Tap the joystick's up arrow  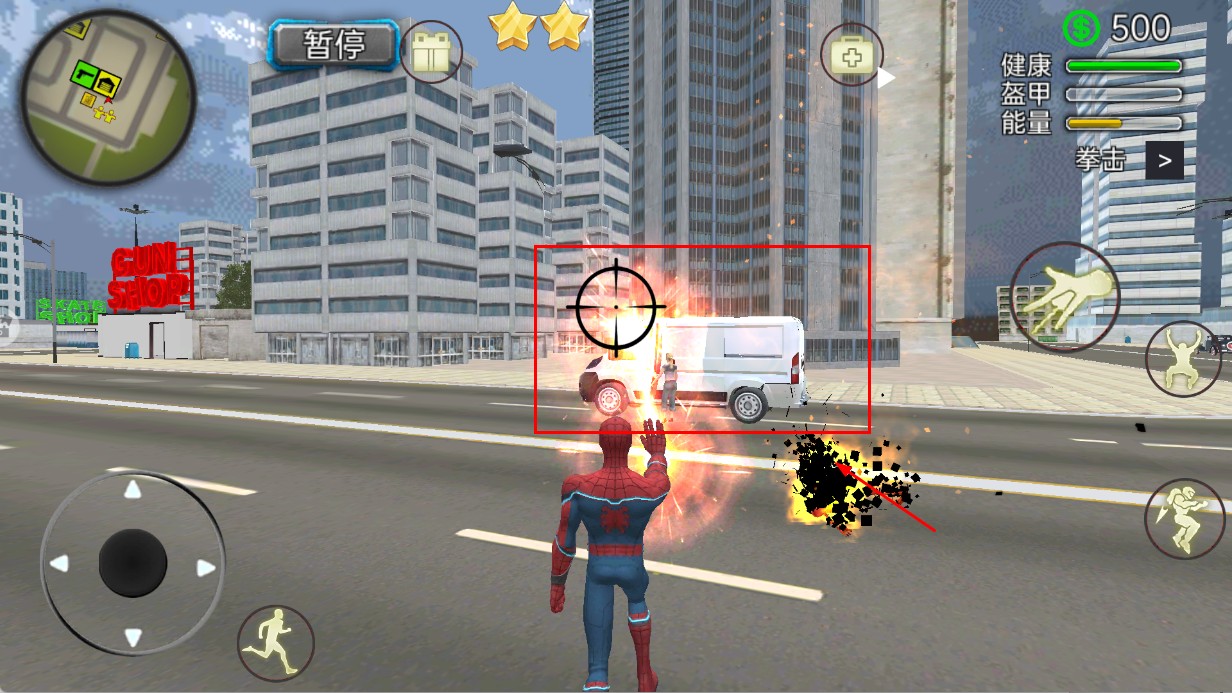click(132, 491)
